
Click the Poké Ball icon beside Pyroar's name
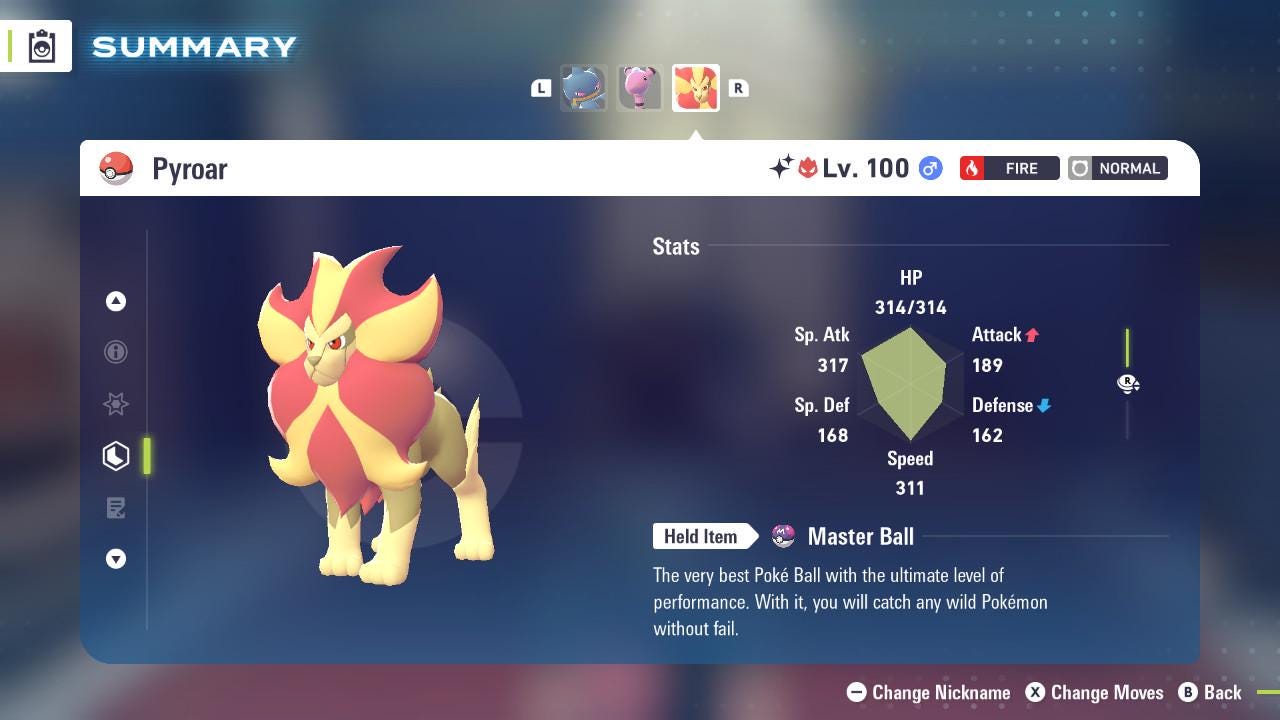pyautogui.click(x=116, y=168)
